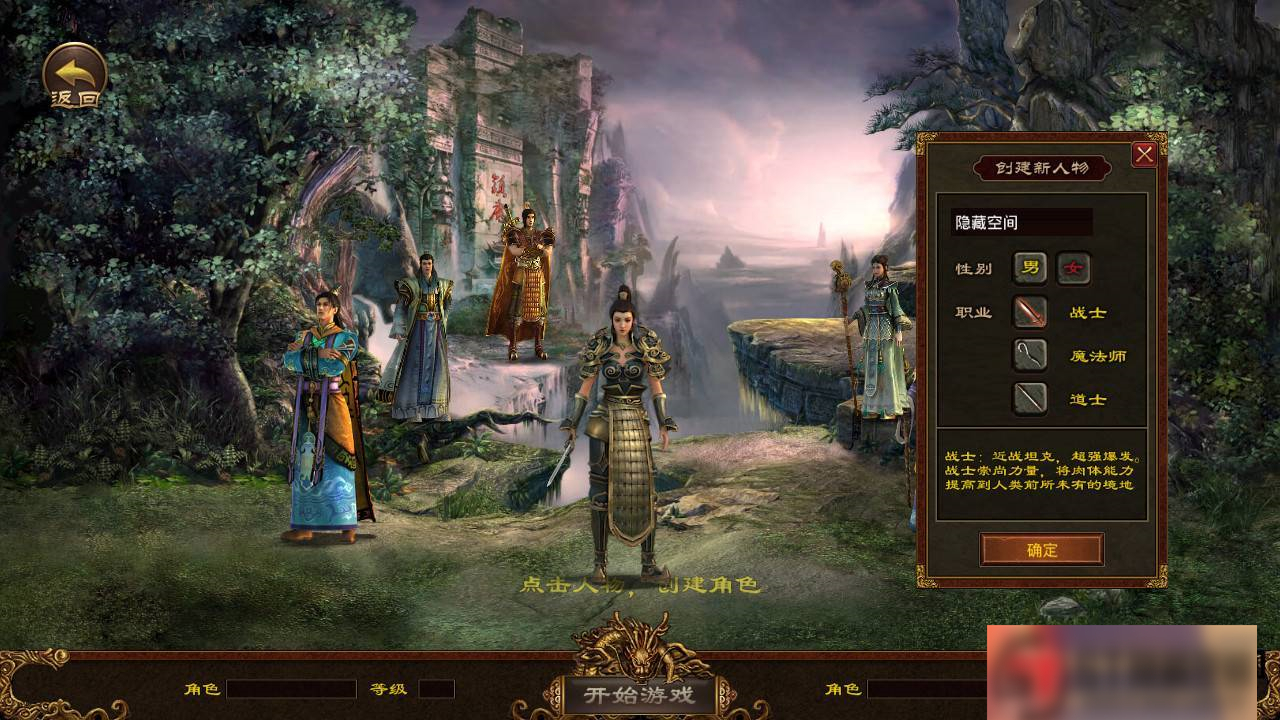
Task: Select the blade icon for 道士 class
Action: pyautogui.click(x=1029, y=399)
